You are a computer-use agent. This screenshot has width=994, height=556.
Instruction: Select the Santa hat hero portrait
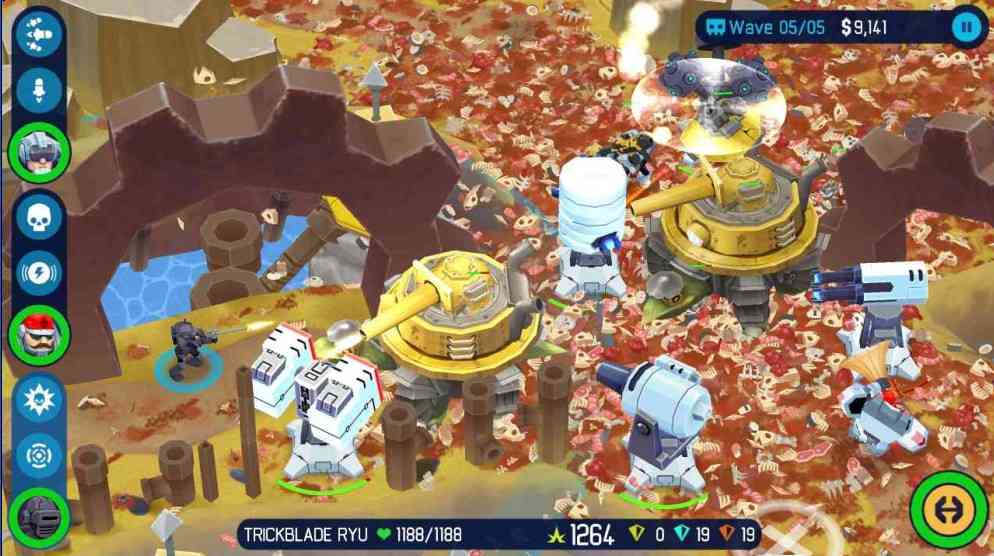pos(40,334)
